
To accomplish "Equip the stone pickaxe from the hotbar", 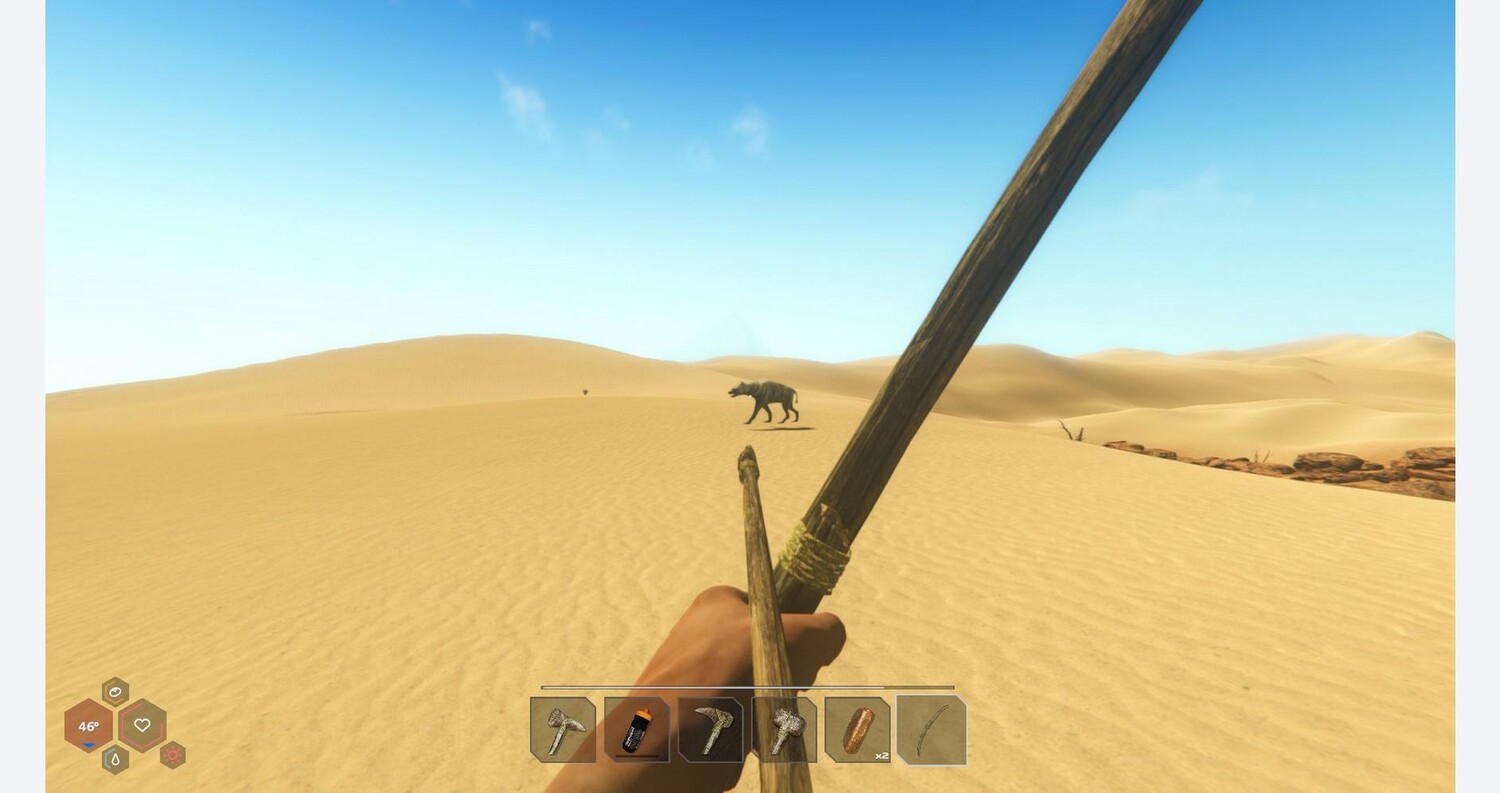I will (711, 730).
